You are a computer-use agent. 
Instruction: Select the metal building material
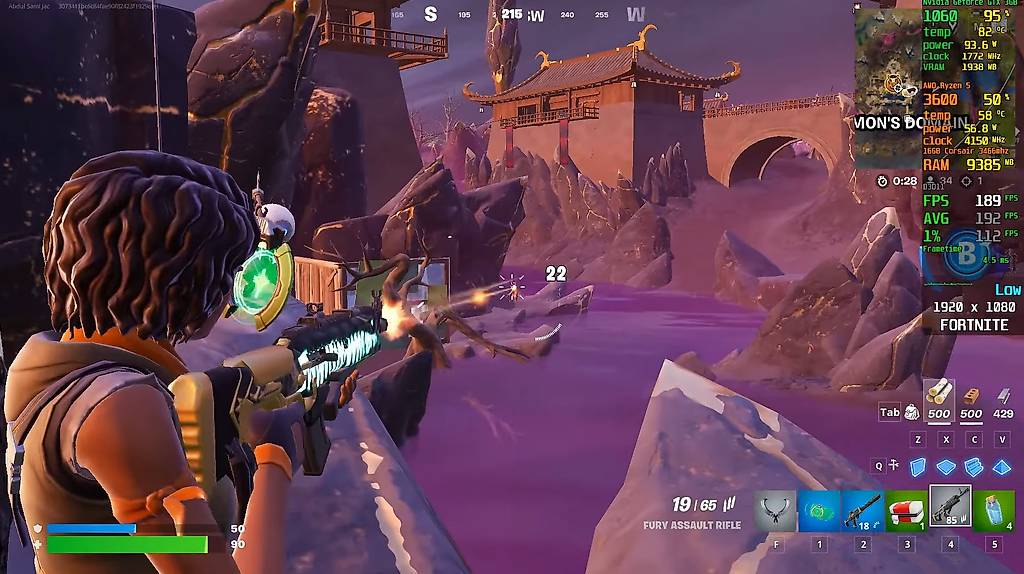pyautogui.click(x=1002, y=398)
